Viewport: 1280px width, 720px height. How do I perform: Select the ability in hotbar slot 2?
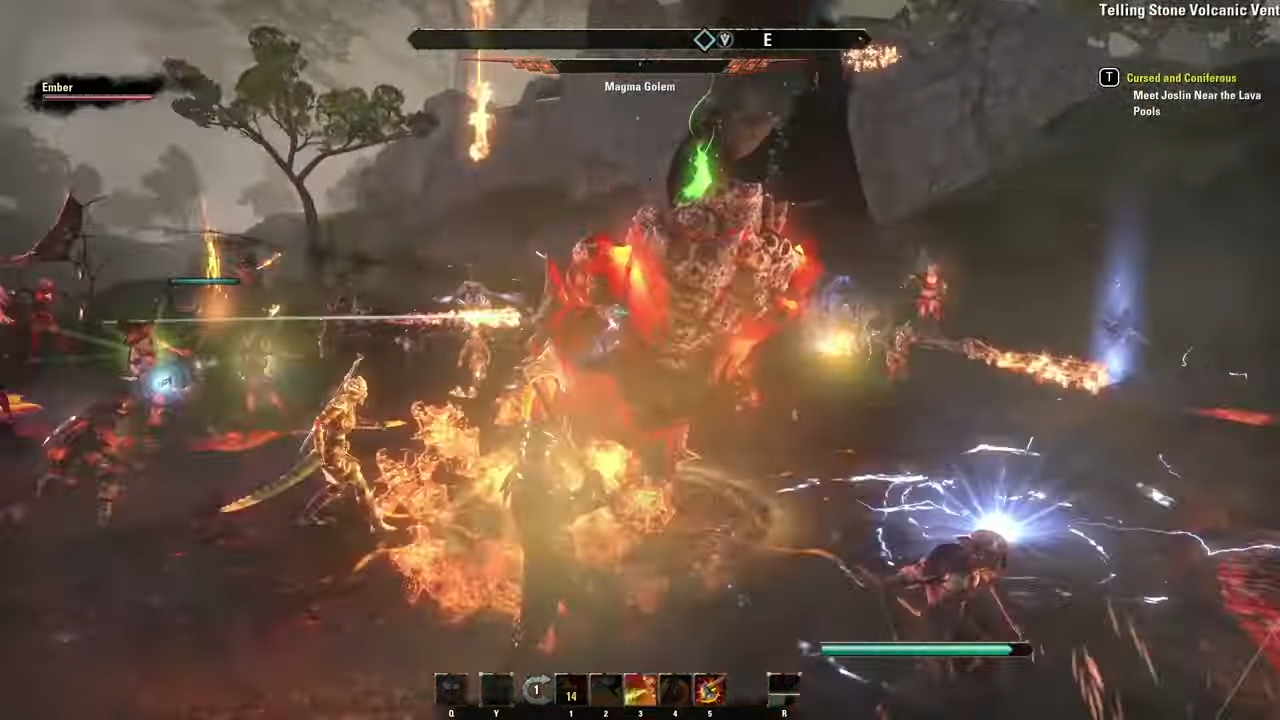605,688
